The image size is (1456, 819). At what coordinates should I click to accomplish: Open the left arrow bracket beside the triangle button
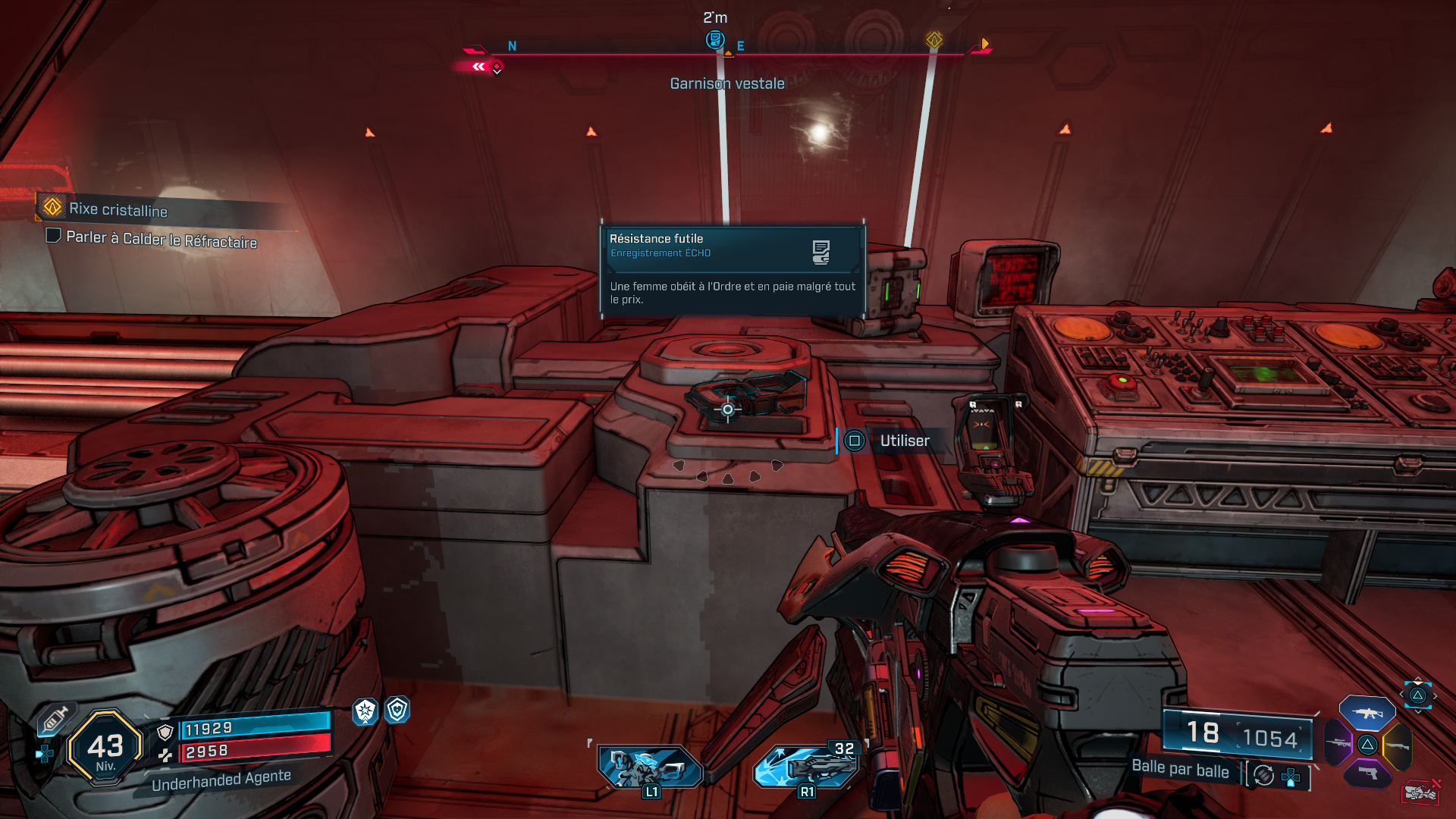(x=1401, y=695)
